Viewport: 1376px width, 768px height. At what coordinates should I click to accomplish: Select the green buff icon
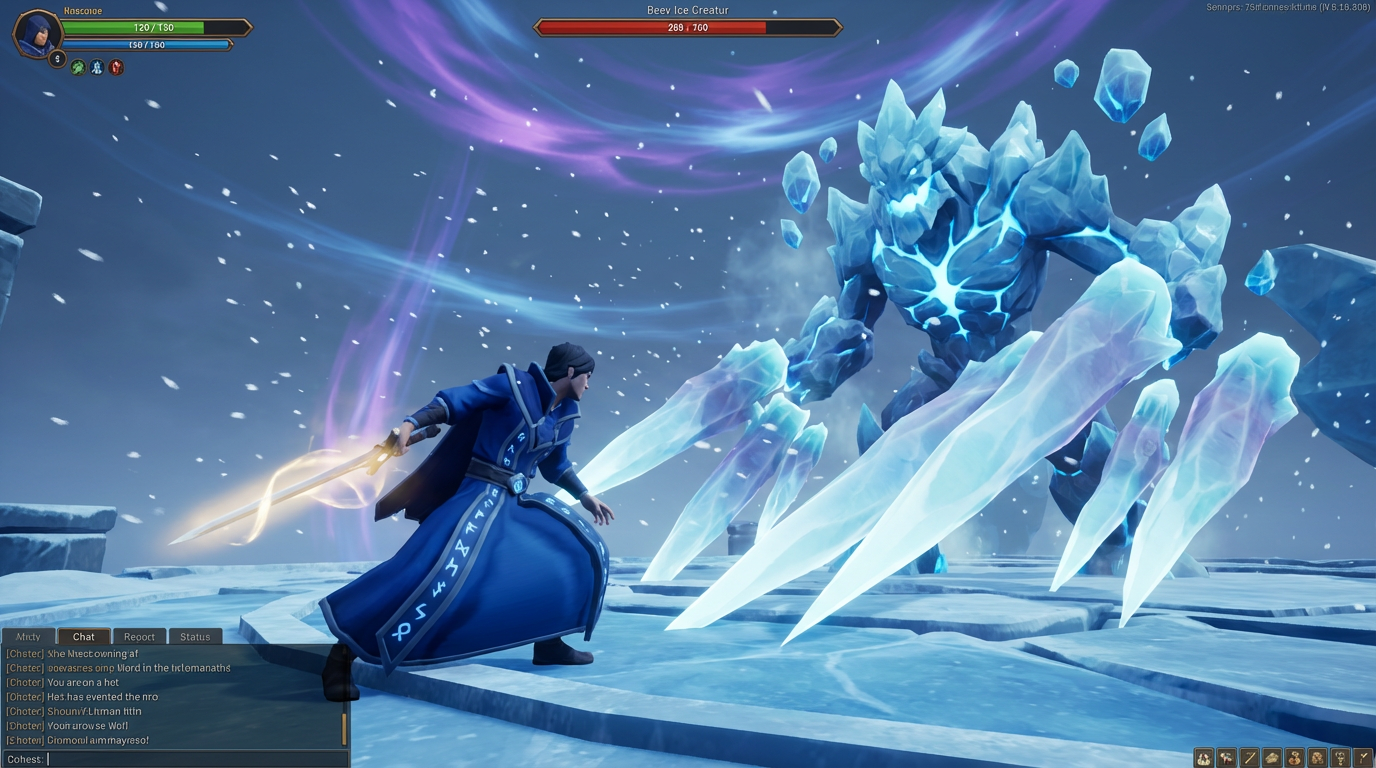pos(78,68)
